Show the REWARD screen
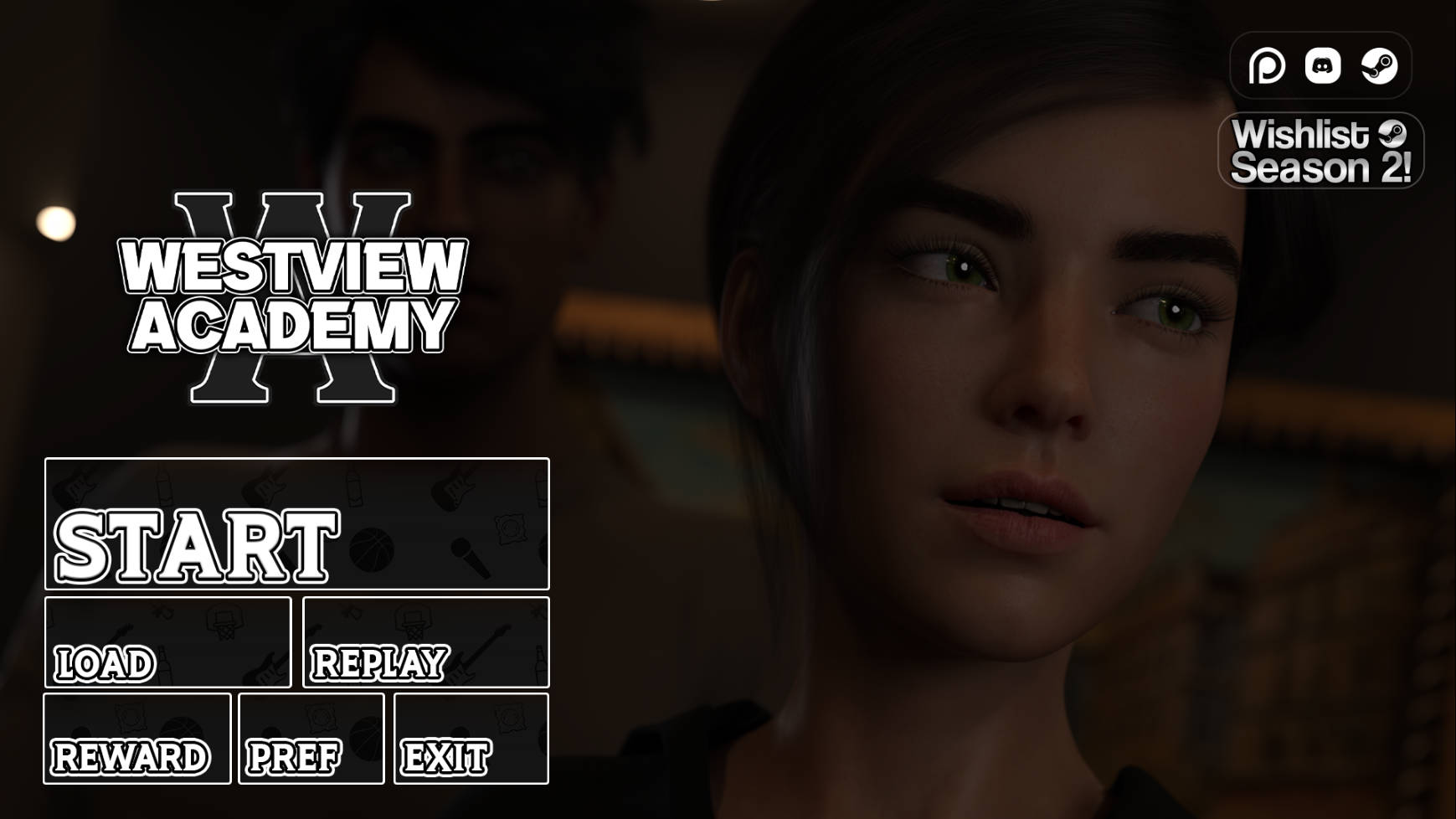This screenshot has height=819, width=1456. [137, 739]
